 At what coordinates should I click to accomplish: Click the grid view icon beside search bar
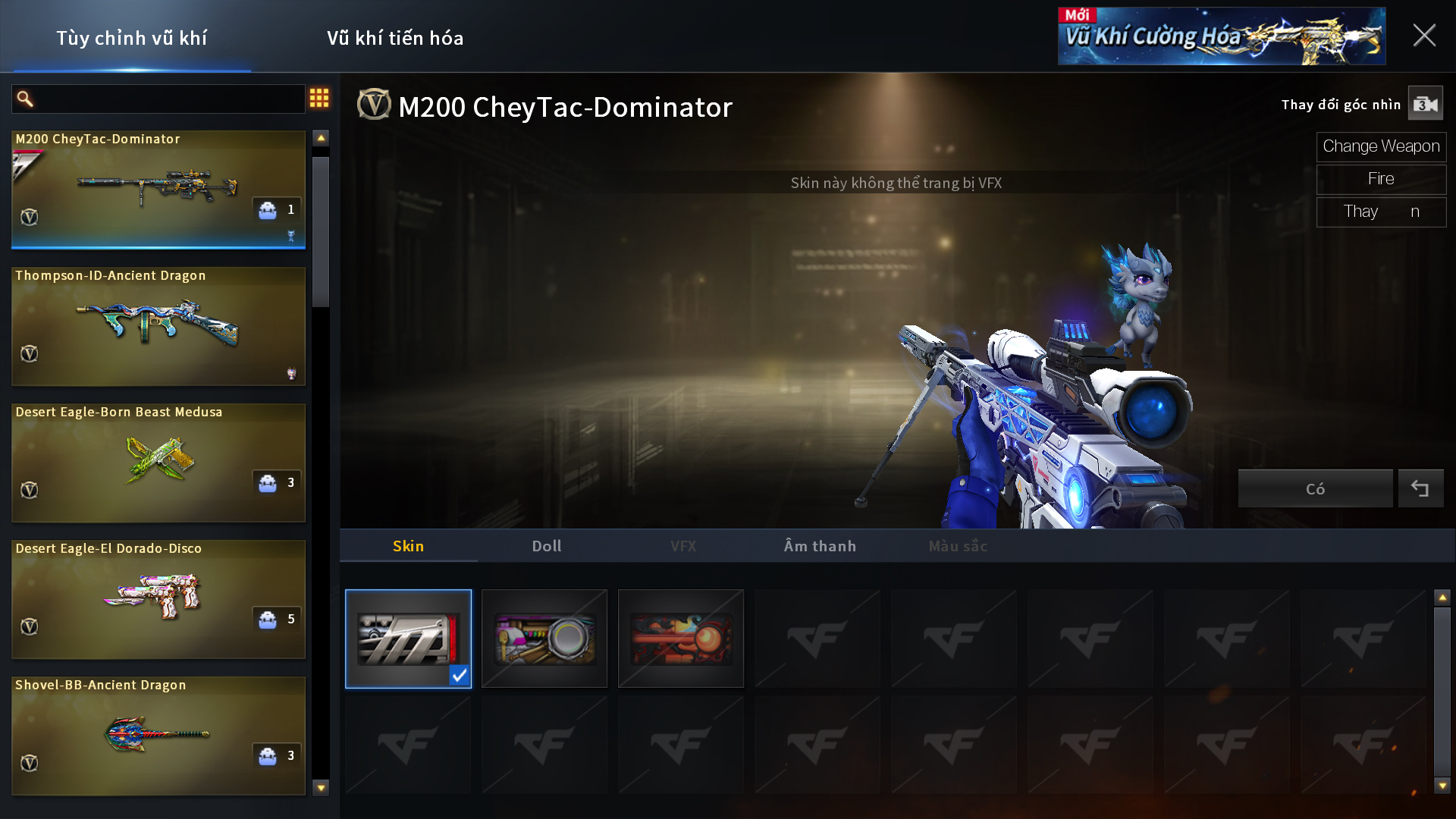(x=319, y=99)
